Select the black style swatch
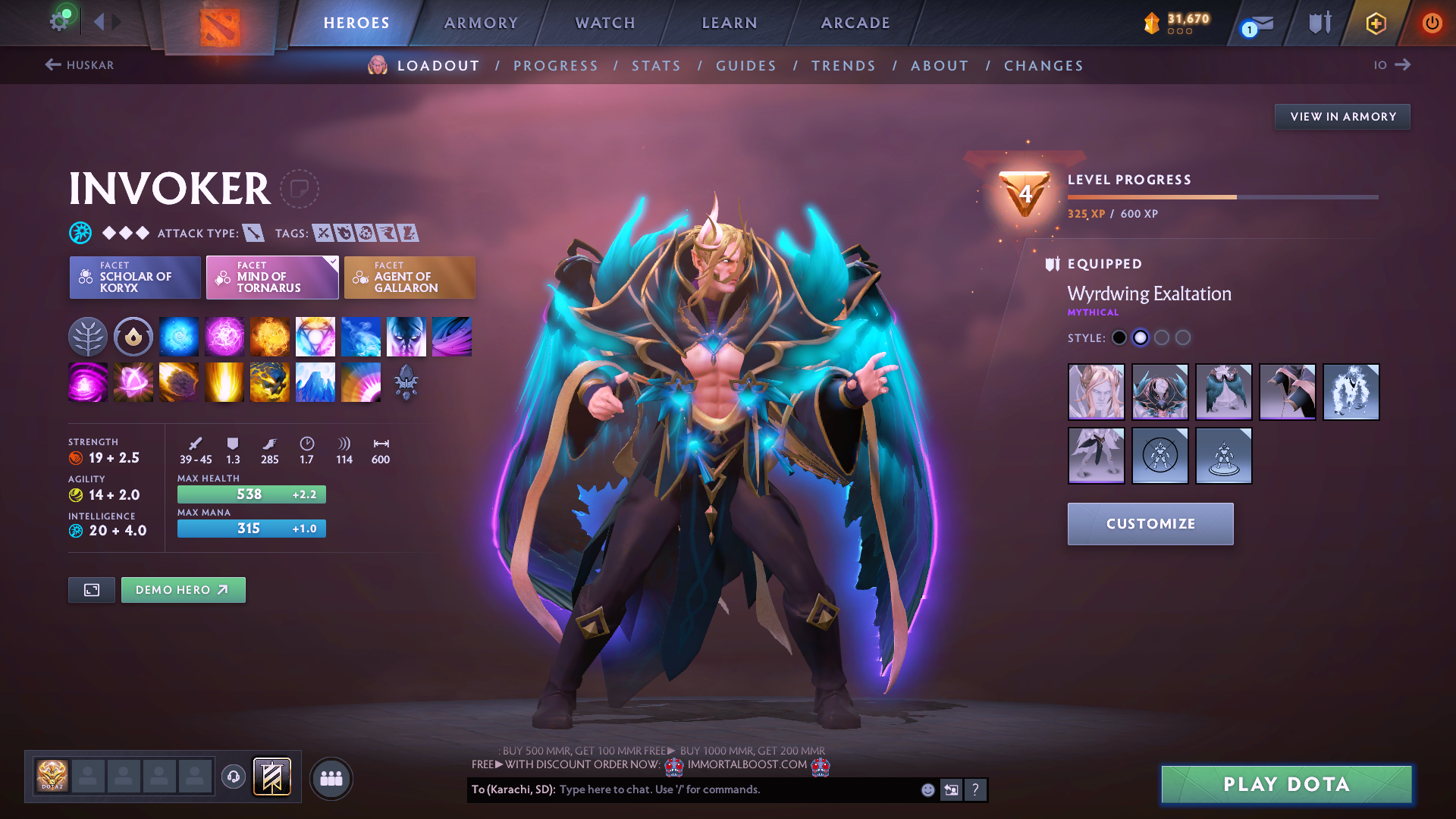Screen dimensions: 1456x819 (1119, 338)
